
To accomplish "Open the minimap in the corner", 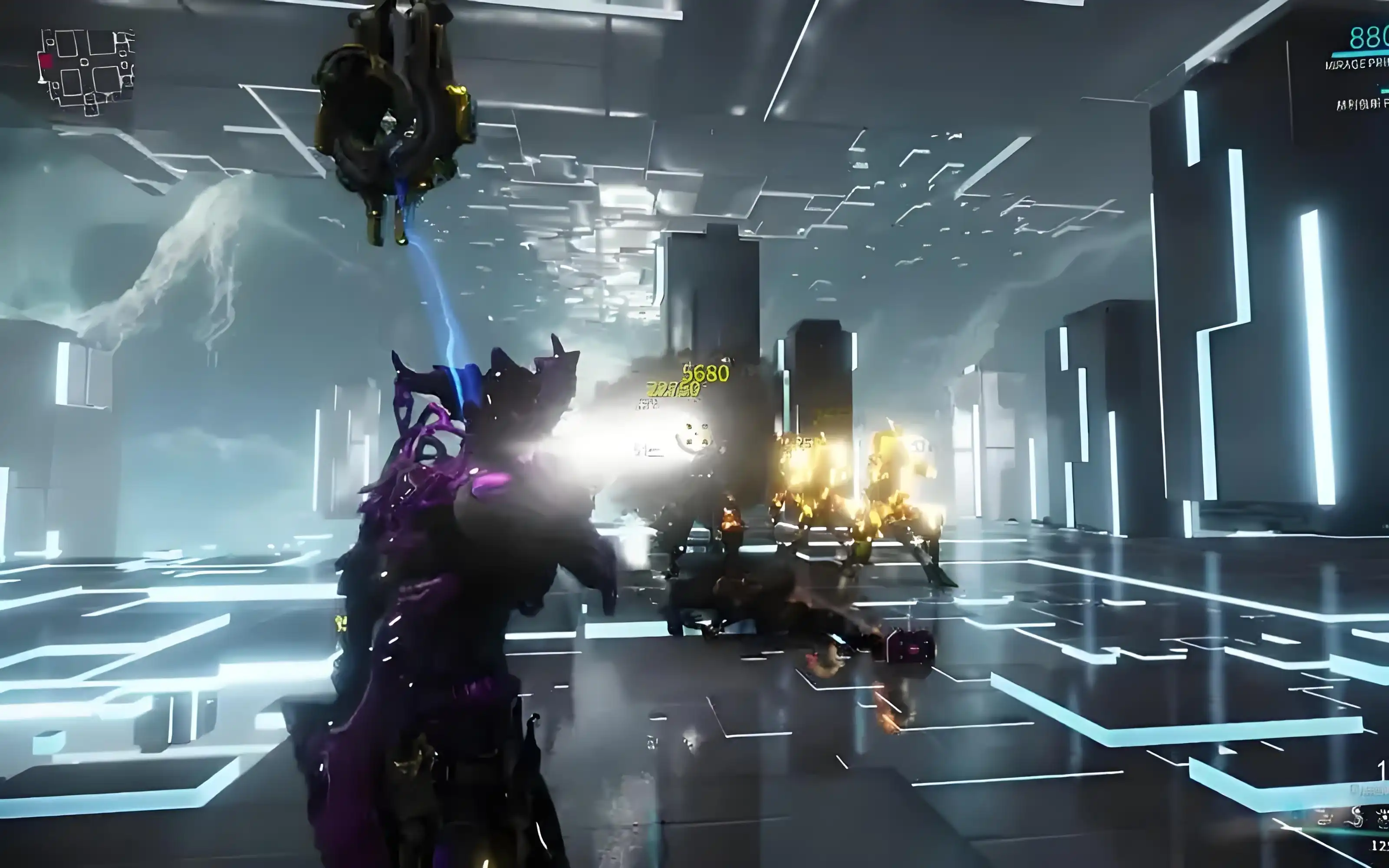I will pos(86,71).
